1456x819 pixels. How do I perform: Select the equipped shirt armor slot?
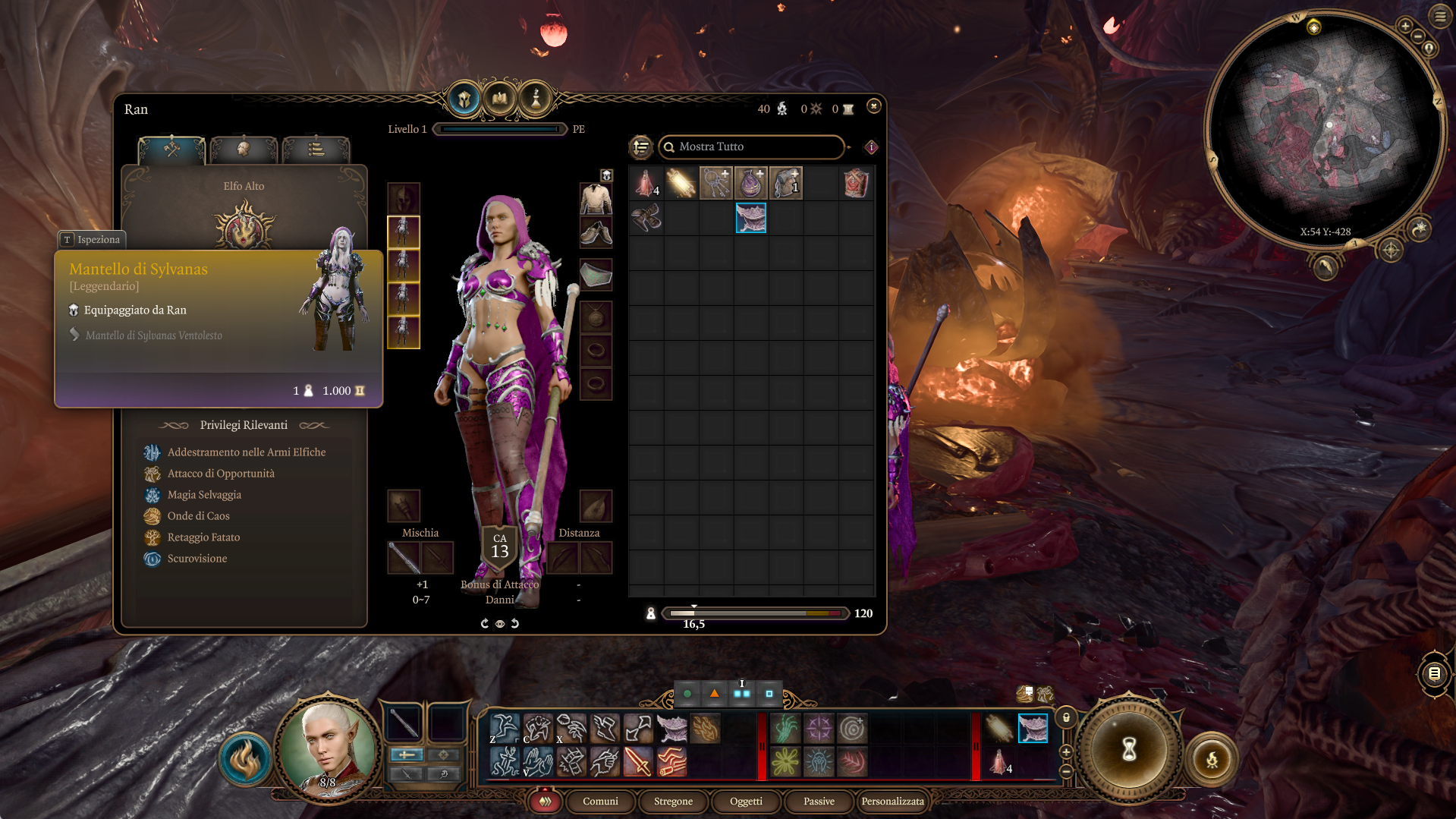click(596, 199)
